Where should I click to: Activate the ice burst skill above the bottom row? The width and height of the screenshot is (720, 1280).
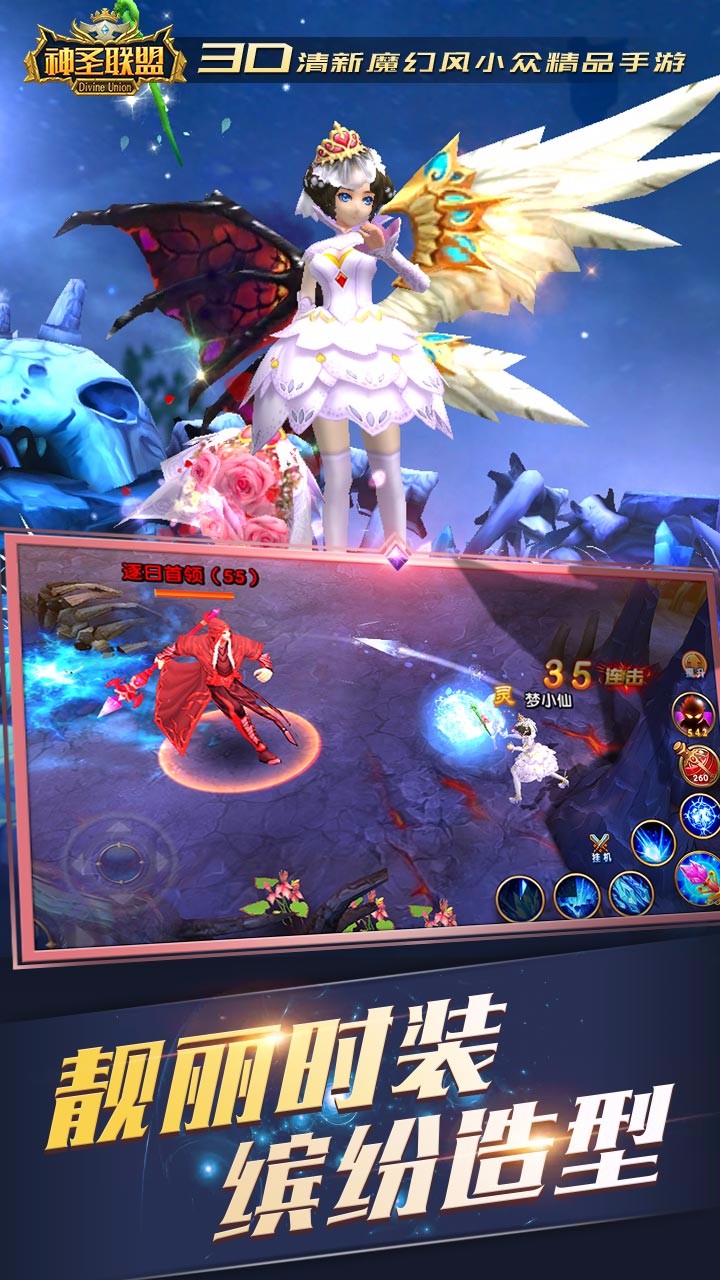(x=653, y=842)
